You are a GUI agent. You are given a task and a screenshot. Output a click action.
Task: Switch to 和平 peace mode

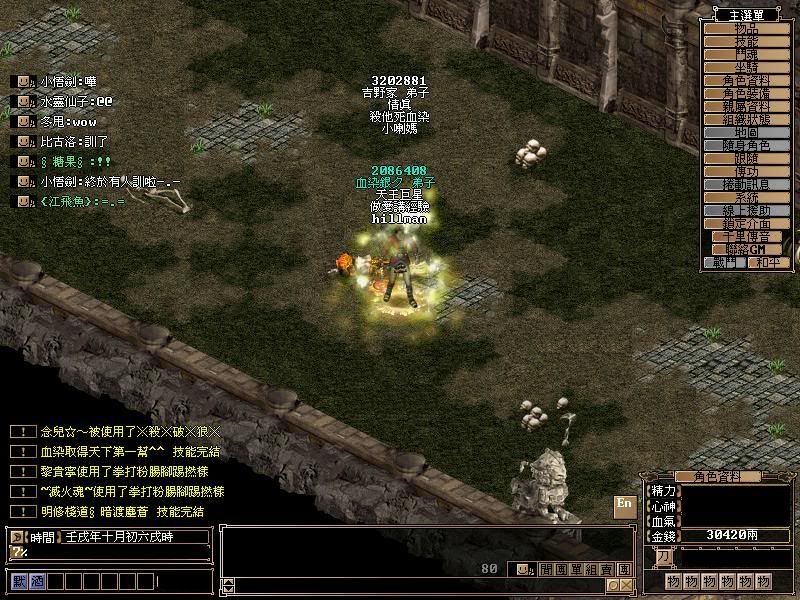point(765,262)
